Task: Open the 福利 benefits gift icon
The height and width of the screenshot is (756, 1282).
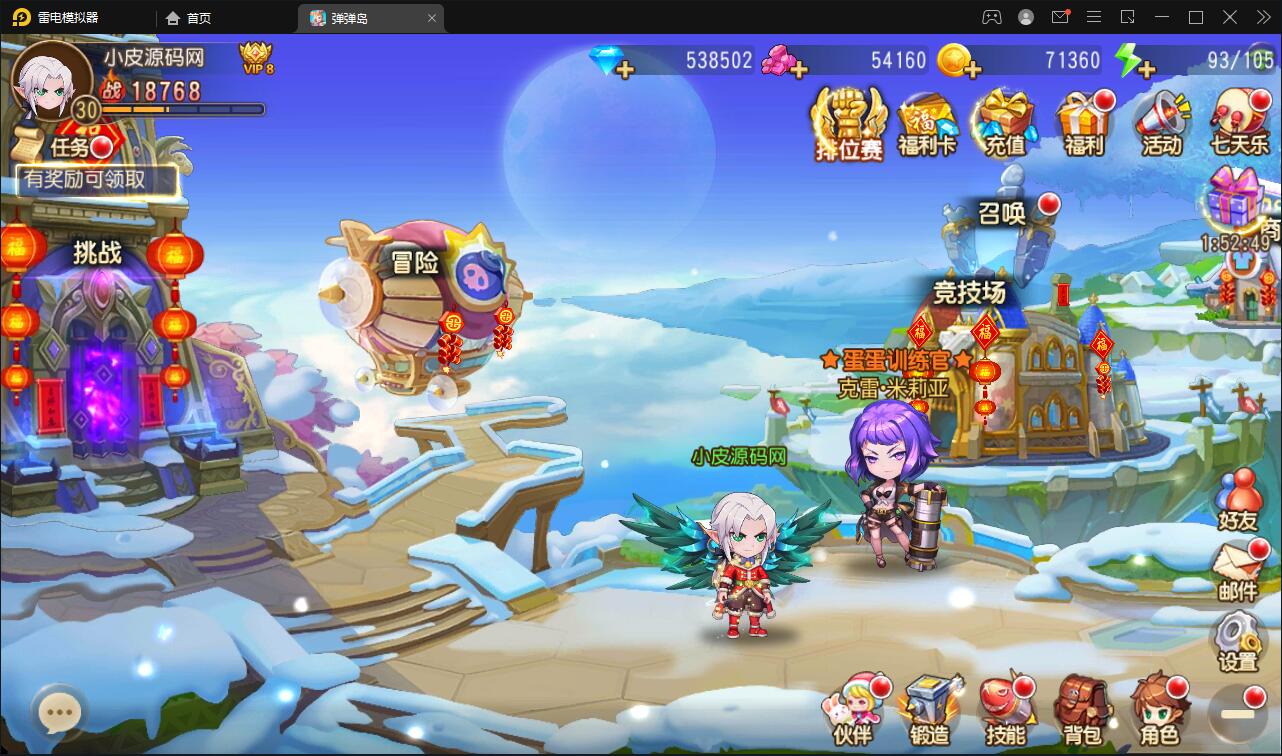Action: [x=1083, y=120]
